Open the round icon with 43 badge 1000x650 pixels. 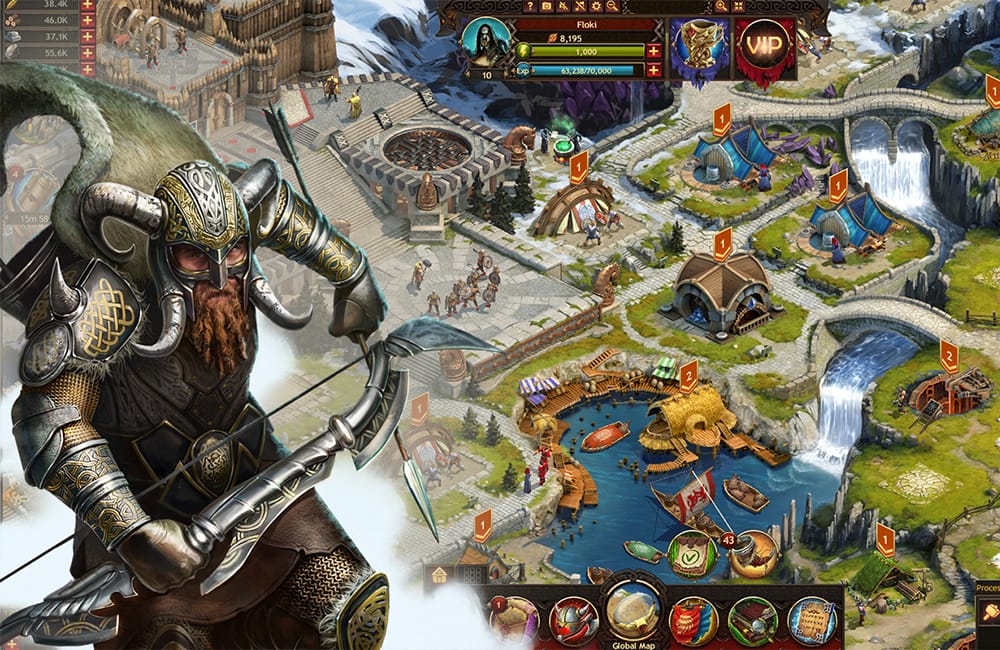(x=754, y=552)
